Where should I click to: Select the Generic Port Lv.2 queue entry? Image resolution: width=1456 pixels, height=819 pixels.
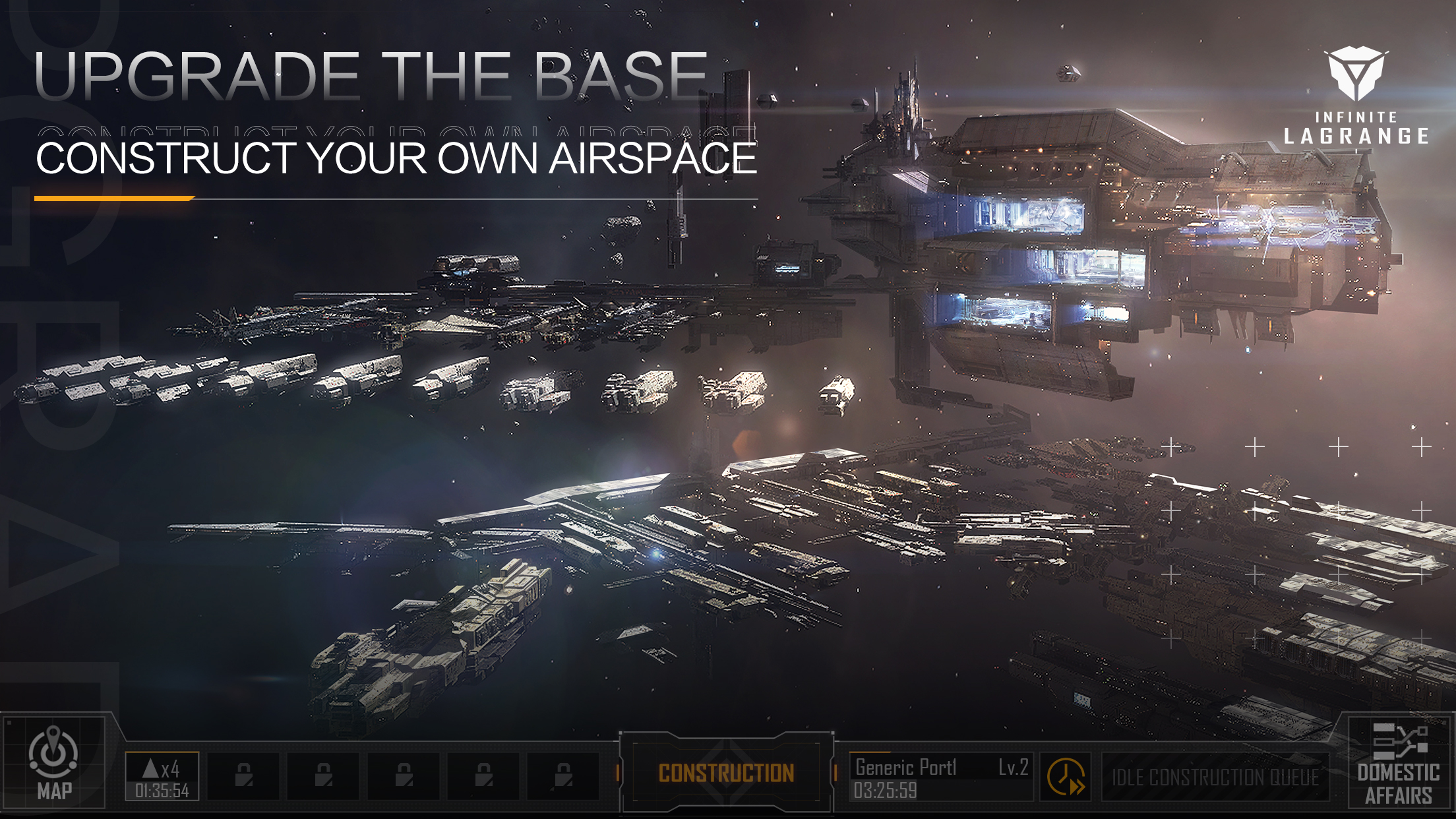tap(940, 777)
